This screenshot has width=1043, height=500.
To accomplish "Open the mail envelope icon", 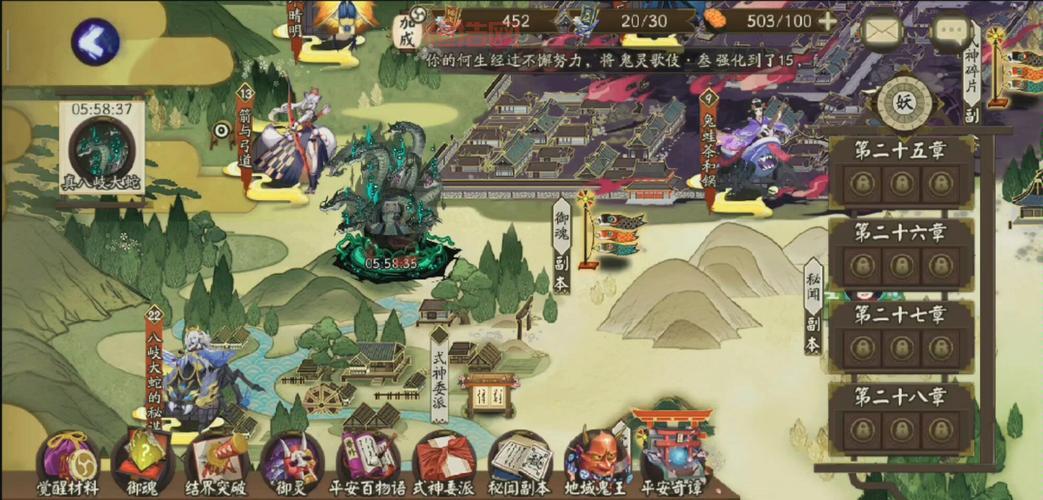I will click(882, 33).
